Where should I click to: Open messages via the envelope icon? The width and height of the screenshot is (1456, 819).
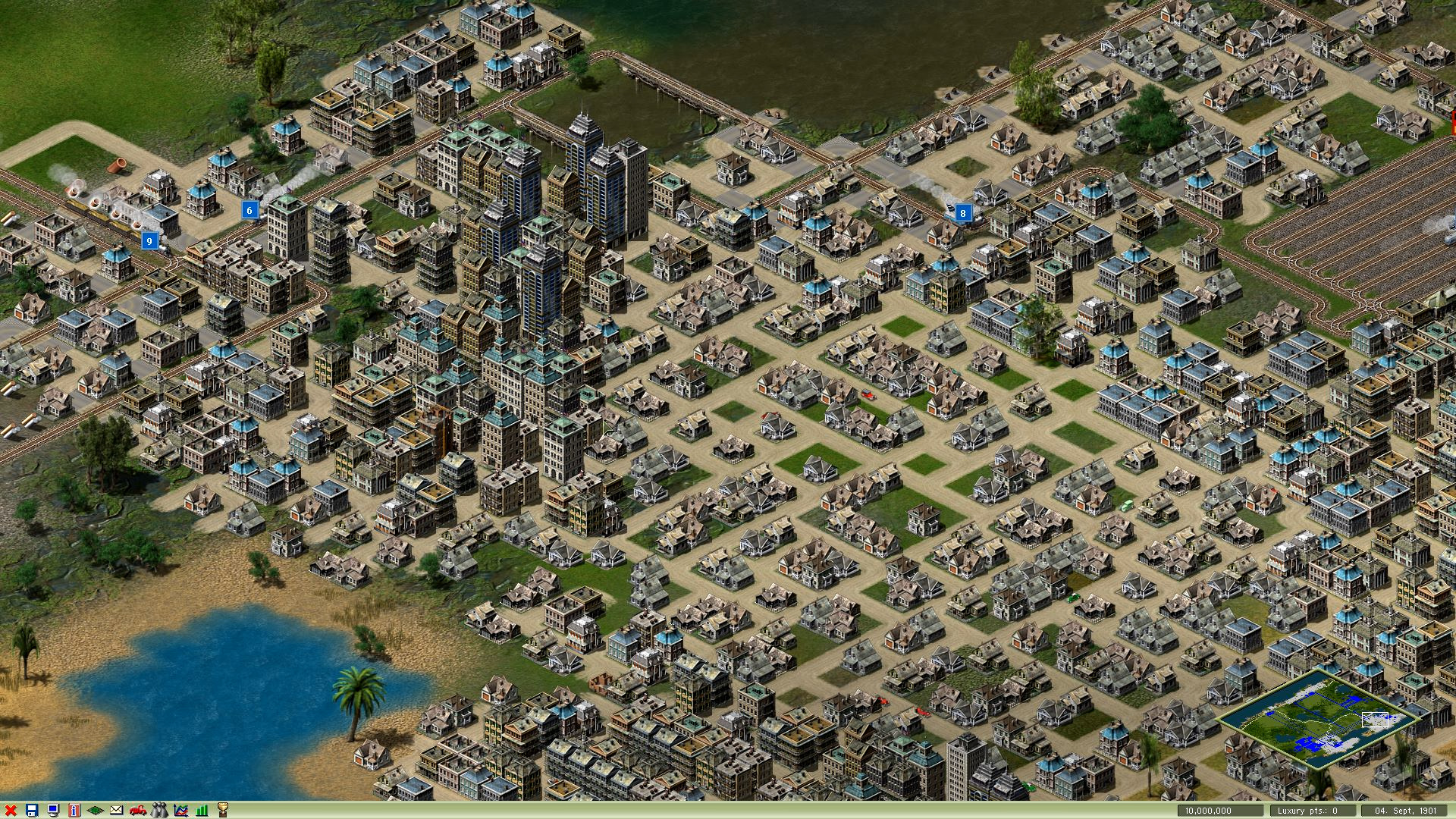[x=115, y=811]
